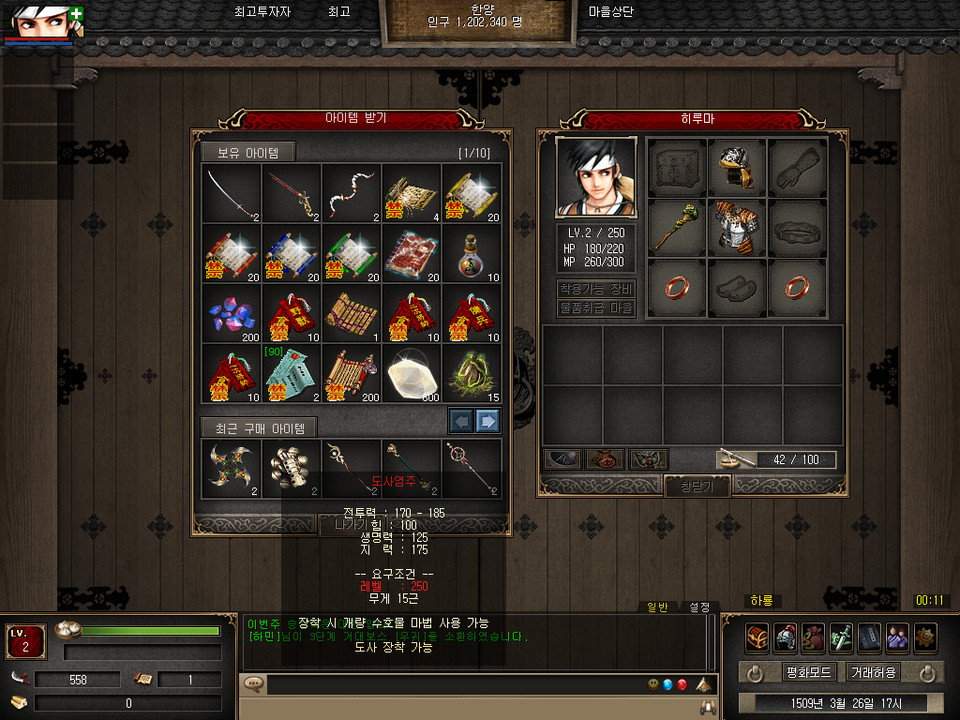Viewport: 960px width, 720px height.
Task: Select the equipped tiger-striped armor slot
Action: [x=736, y=227]
